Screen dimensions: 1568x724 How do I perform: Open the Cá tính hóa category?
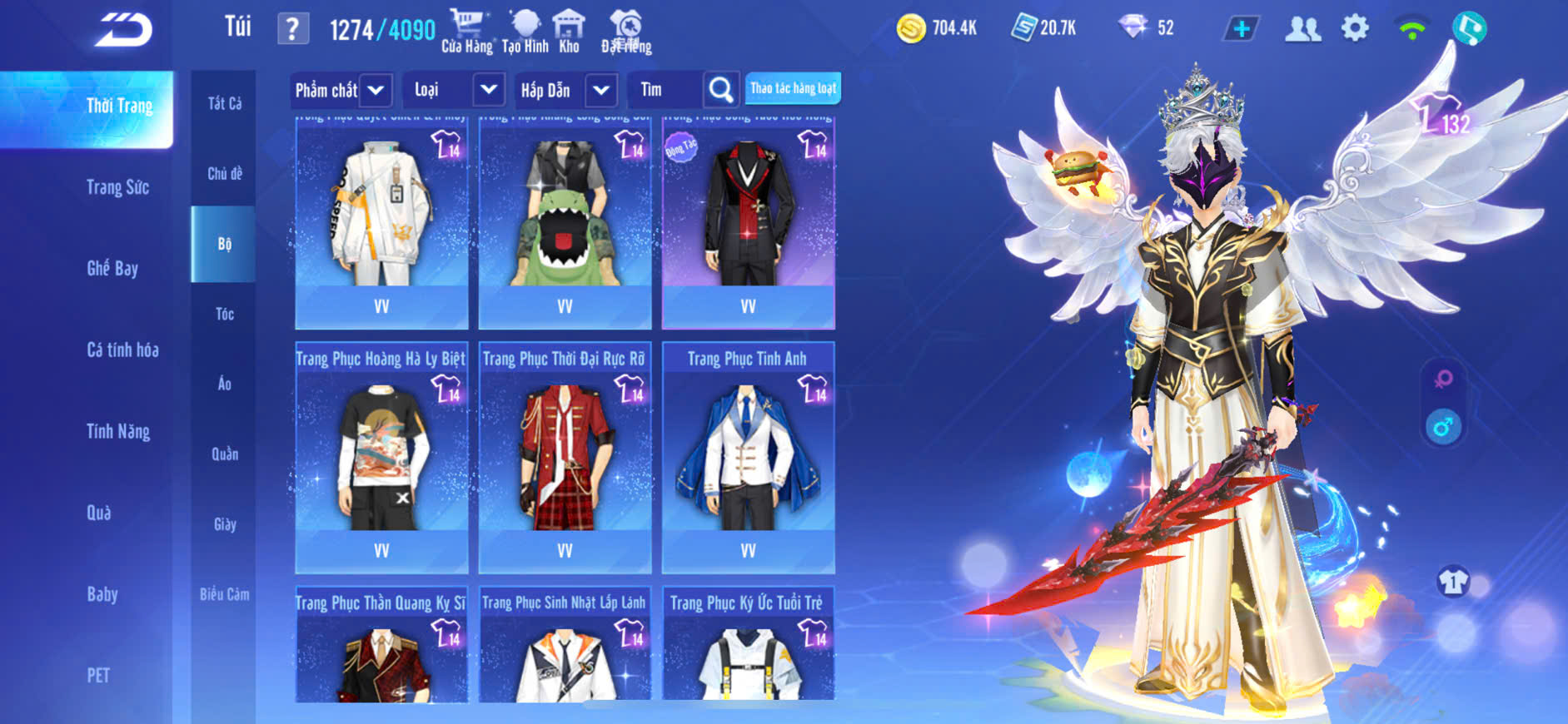click(122, 350)
